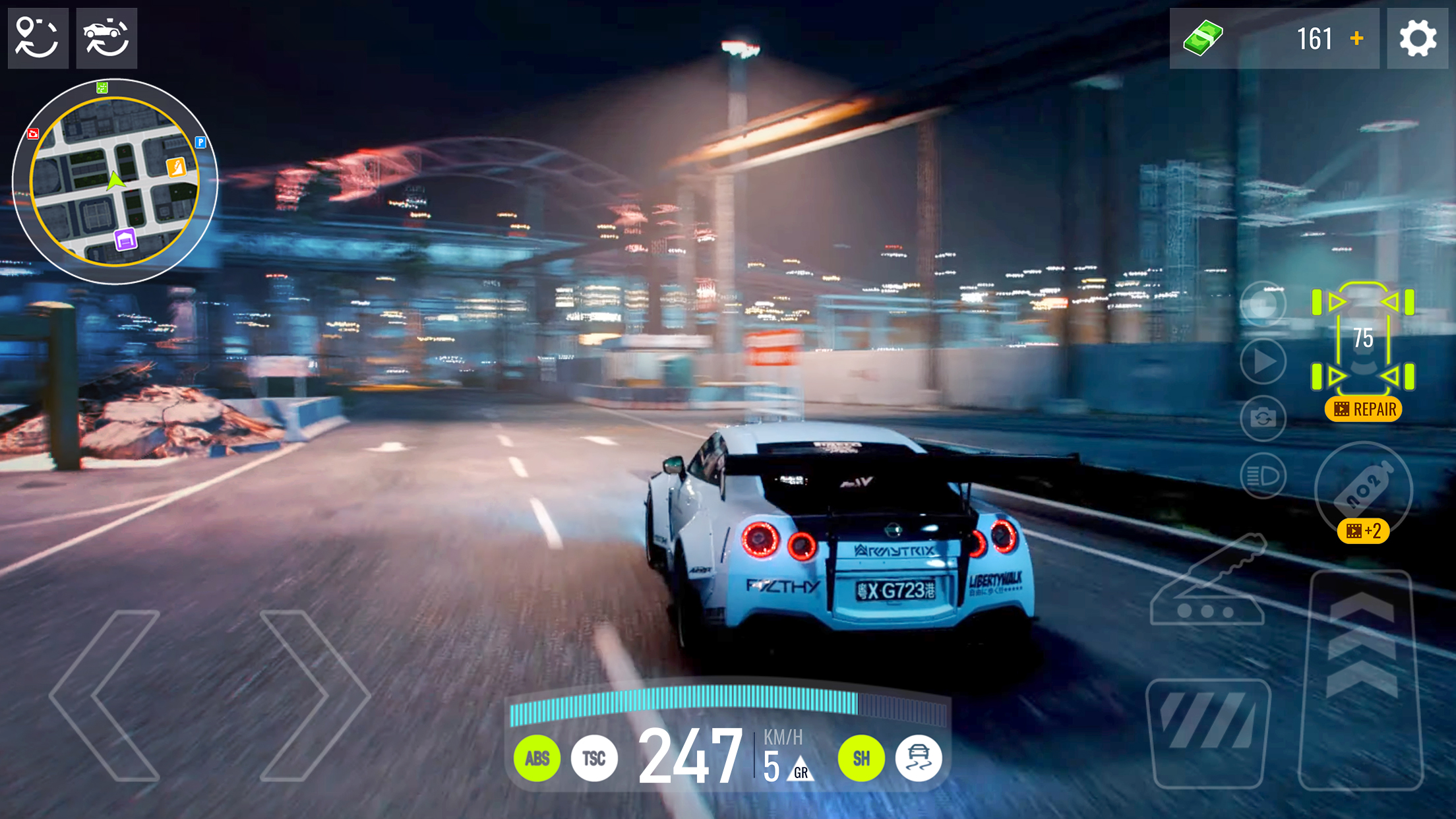The height and width of the screenshot is (819, 1456).
Task: Switch the camera view
Action: click(x=1263, y=418)
